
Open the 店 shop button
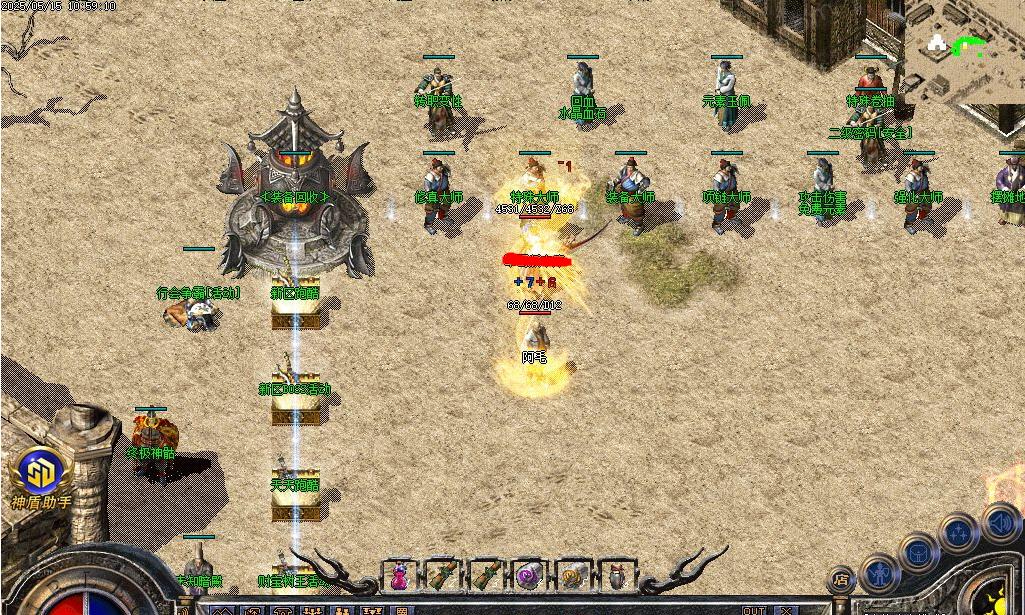click(x=841, y=579)
